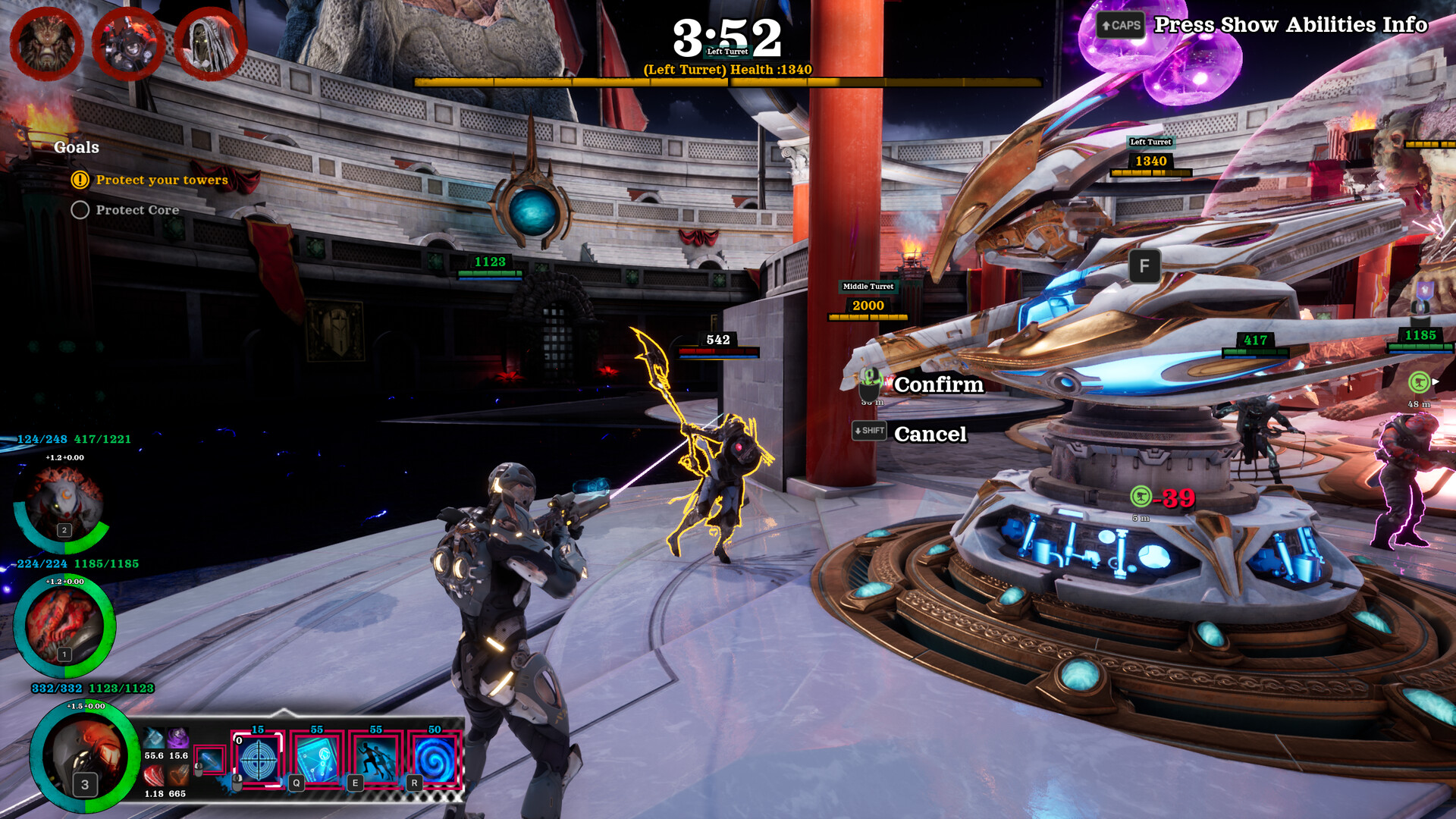The width and height of the screenshot is (1456, 819).
Task: Activate the crosshair target ability
Action: coord(259,759)
